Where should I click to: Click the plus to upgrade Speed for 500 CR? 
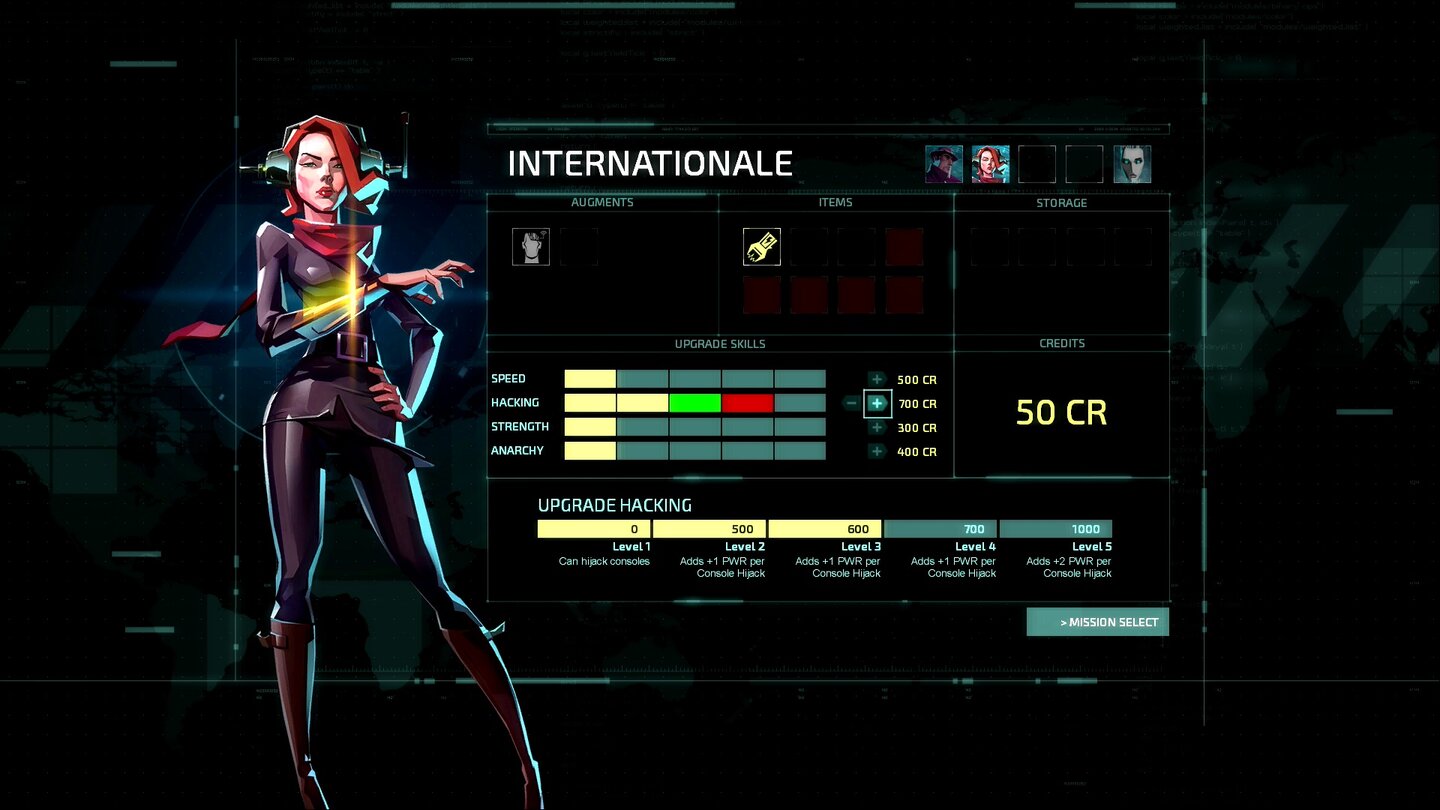[877, 379]
